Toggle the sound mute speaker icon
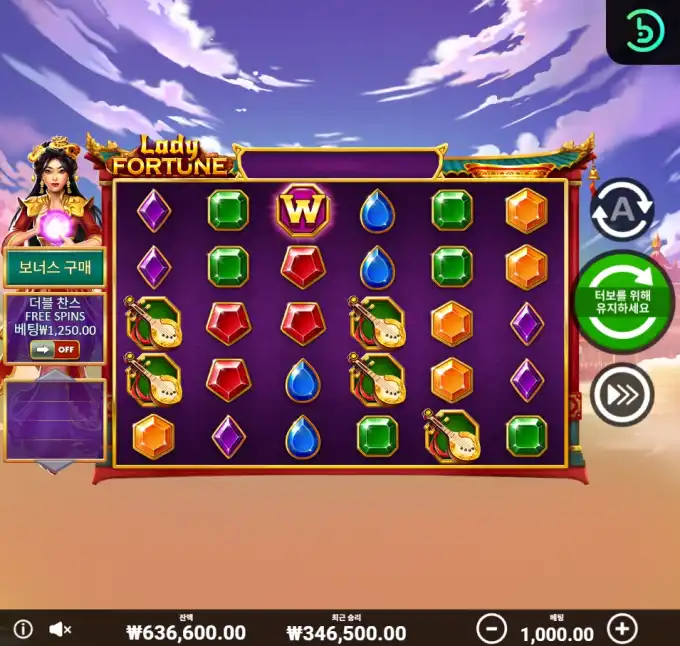Screen dimensions: 680x646 [60, 629]
